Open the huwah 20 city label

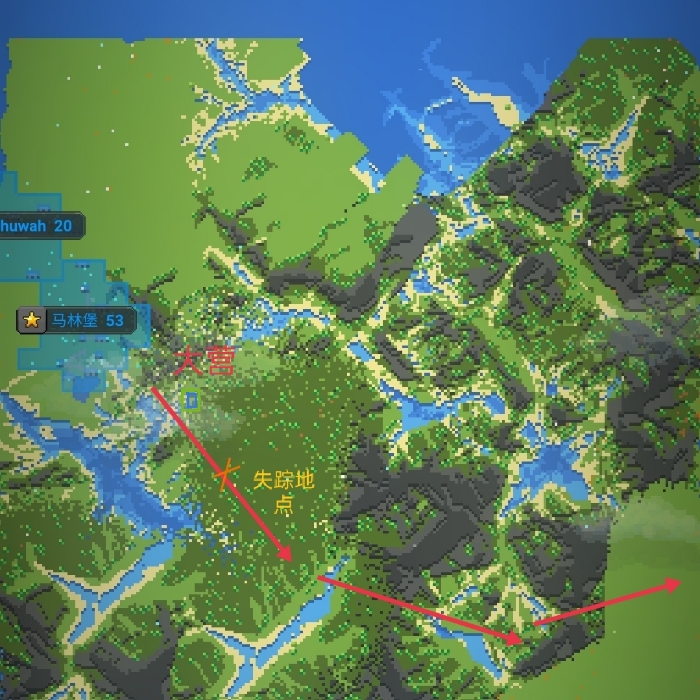[x=39, y=226]
